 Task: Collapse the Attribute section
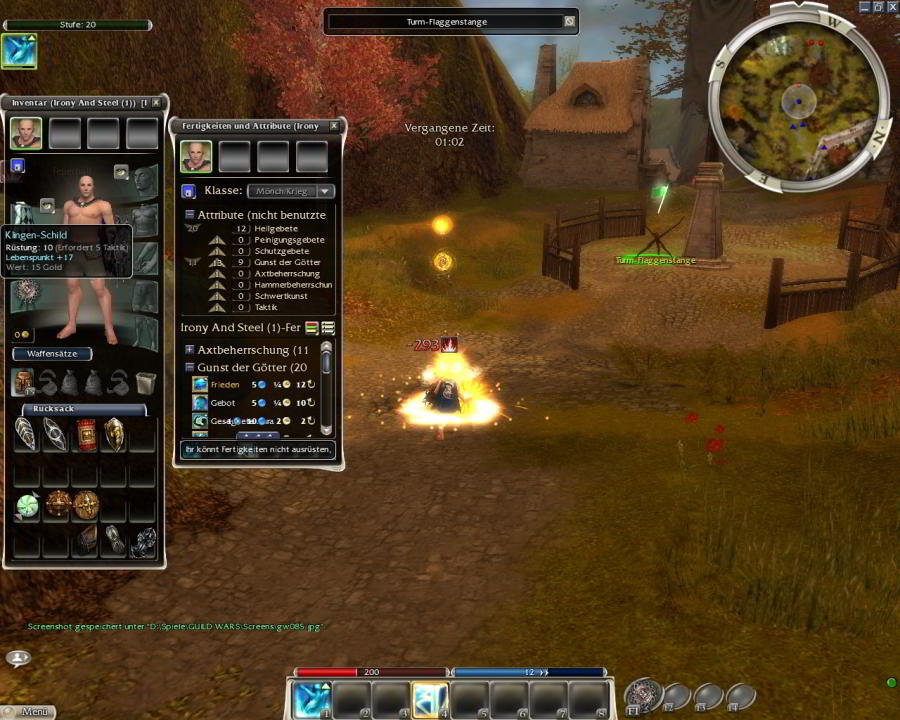189,215
